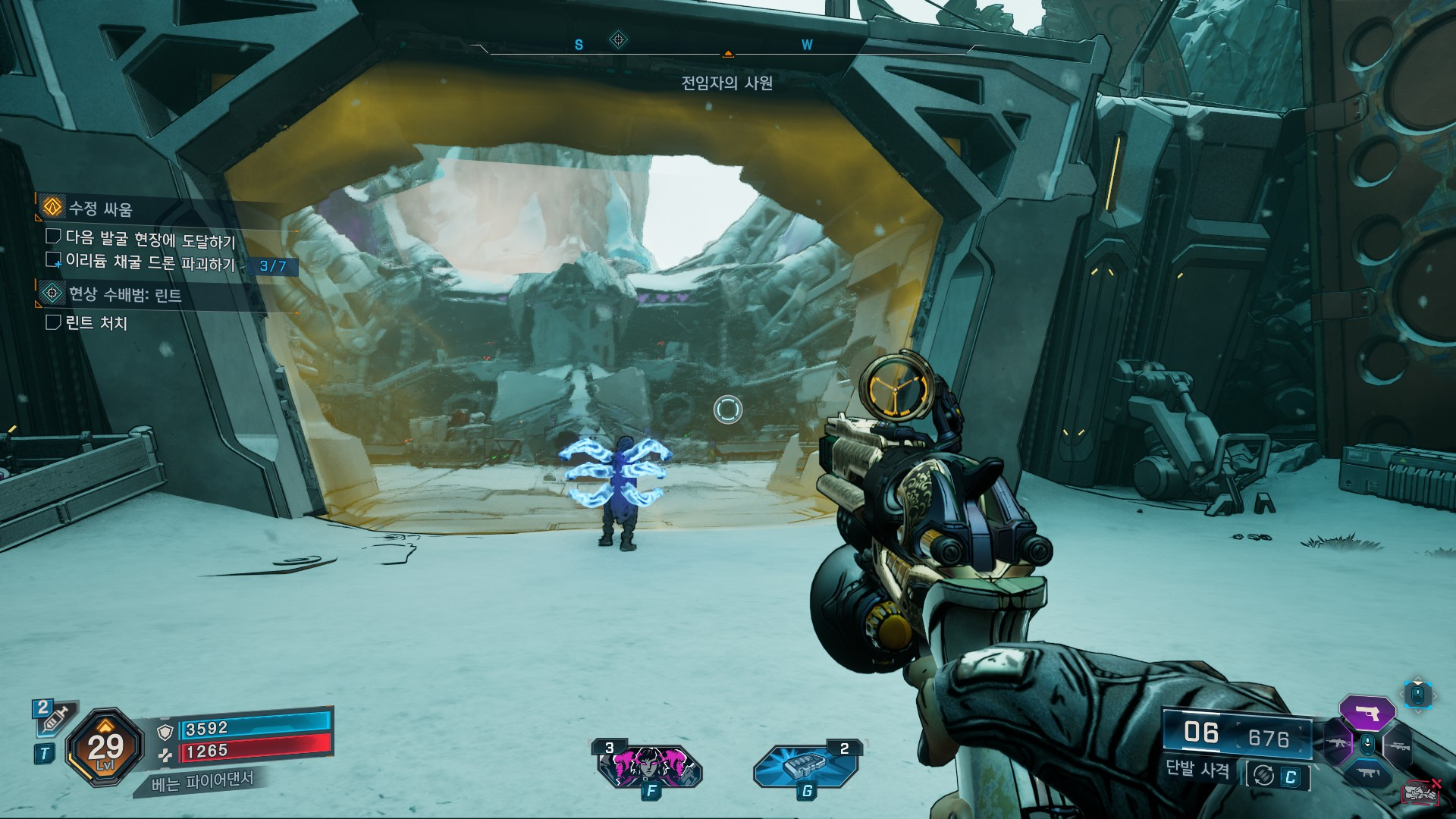
Task: Select the 현상 수배범: 린트 quest entry
Action: (x=124, y=294)
